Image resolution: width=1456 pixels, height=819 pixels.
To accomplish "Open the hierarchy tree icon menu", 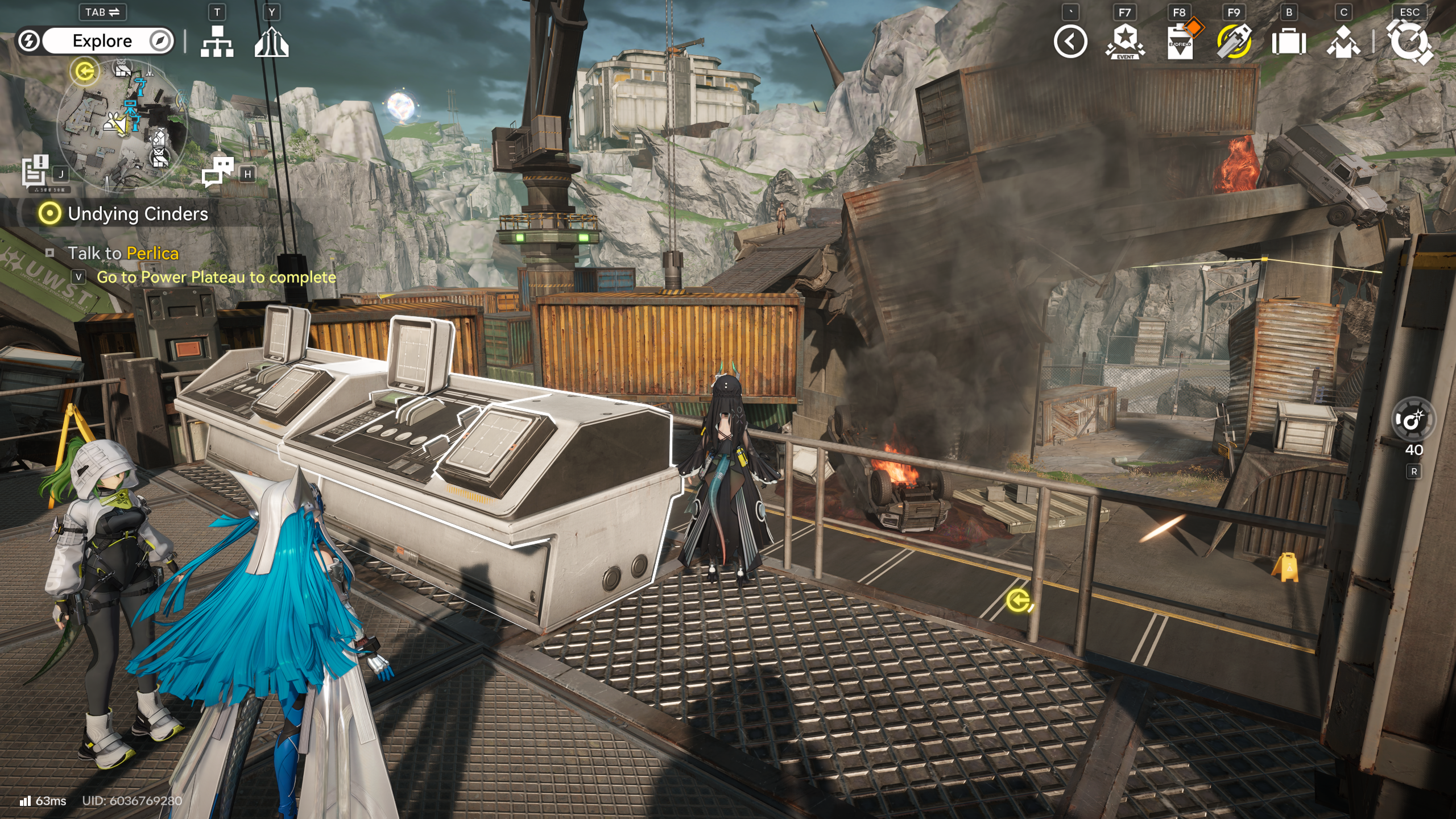I will coord(217,41).
